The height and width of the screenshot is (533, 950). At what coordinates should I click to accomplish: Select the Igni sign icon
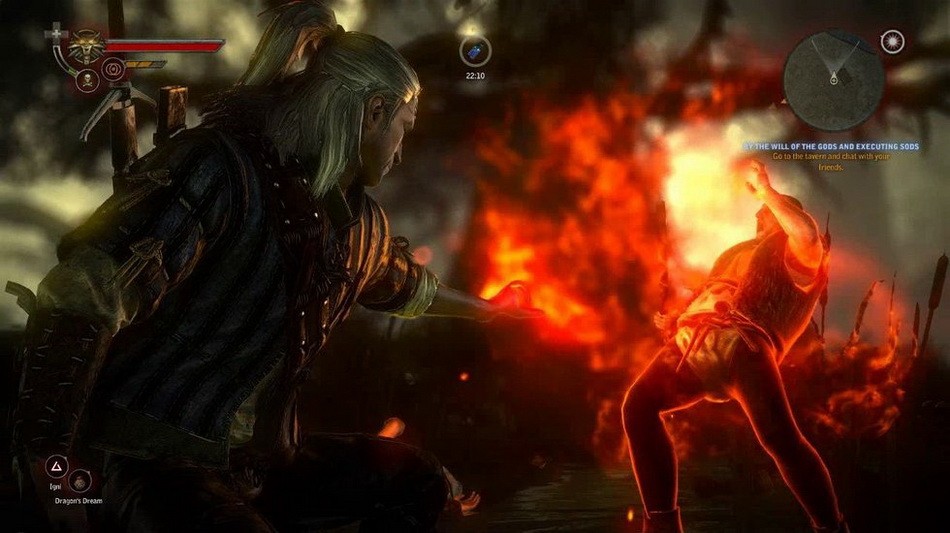click(56, 467)
